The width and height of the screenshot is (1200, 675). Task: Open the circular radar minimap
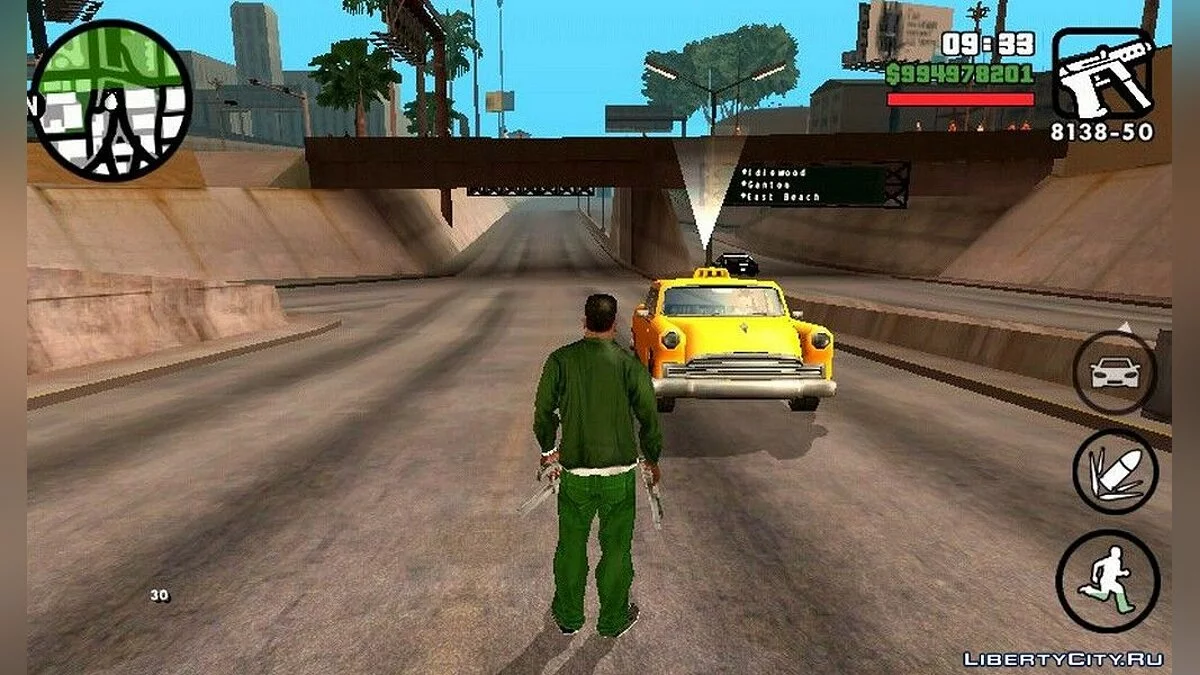click(x=109, y=99)
